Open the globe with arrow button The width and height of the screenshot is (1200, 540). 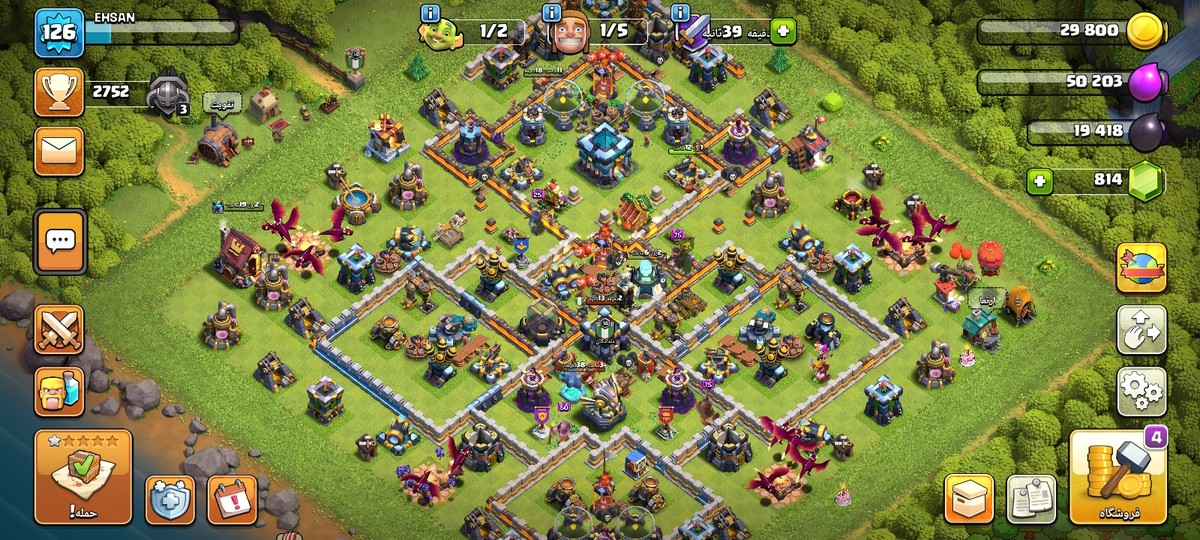1141,268
